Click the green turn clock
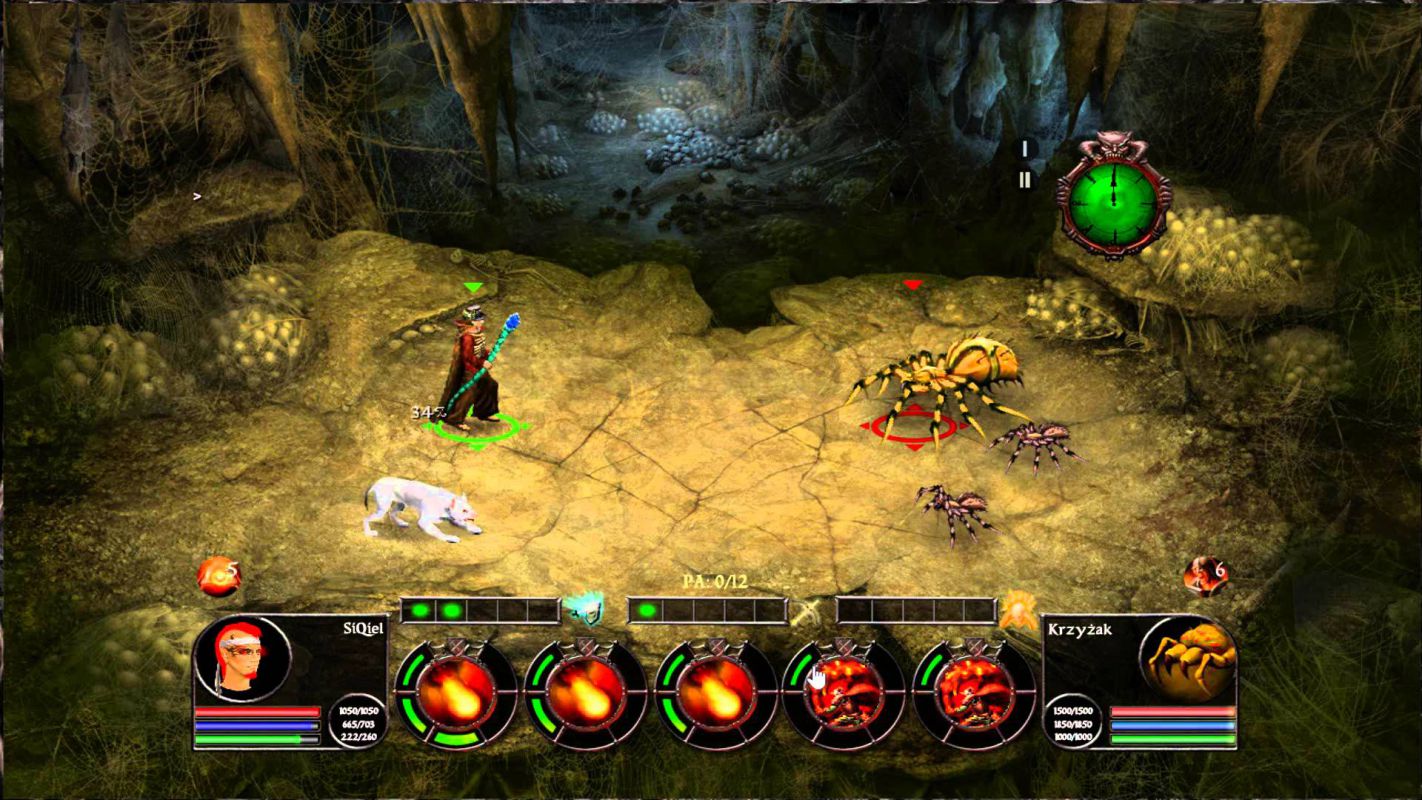 (x=1112, y=194)
